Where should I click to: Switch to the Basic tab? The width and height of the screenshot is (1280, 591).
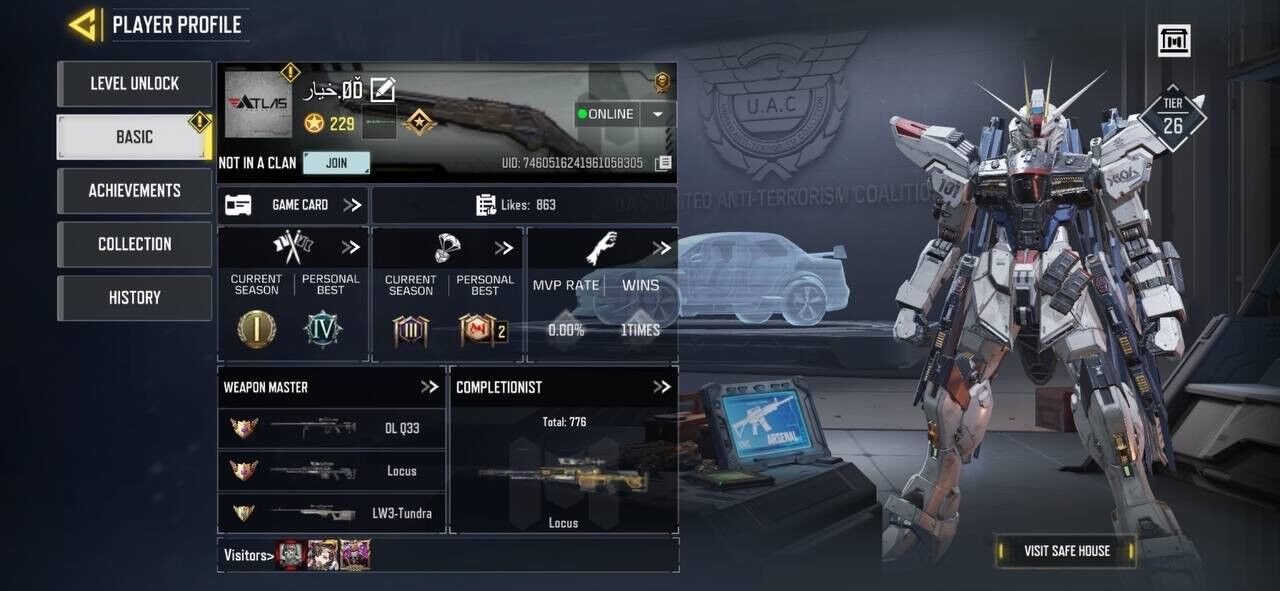[x=134, y=137]
